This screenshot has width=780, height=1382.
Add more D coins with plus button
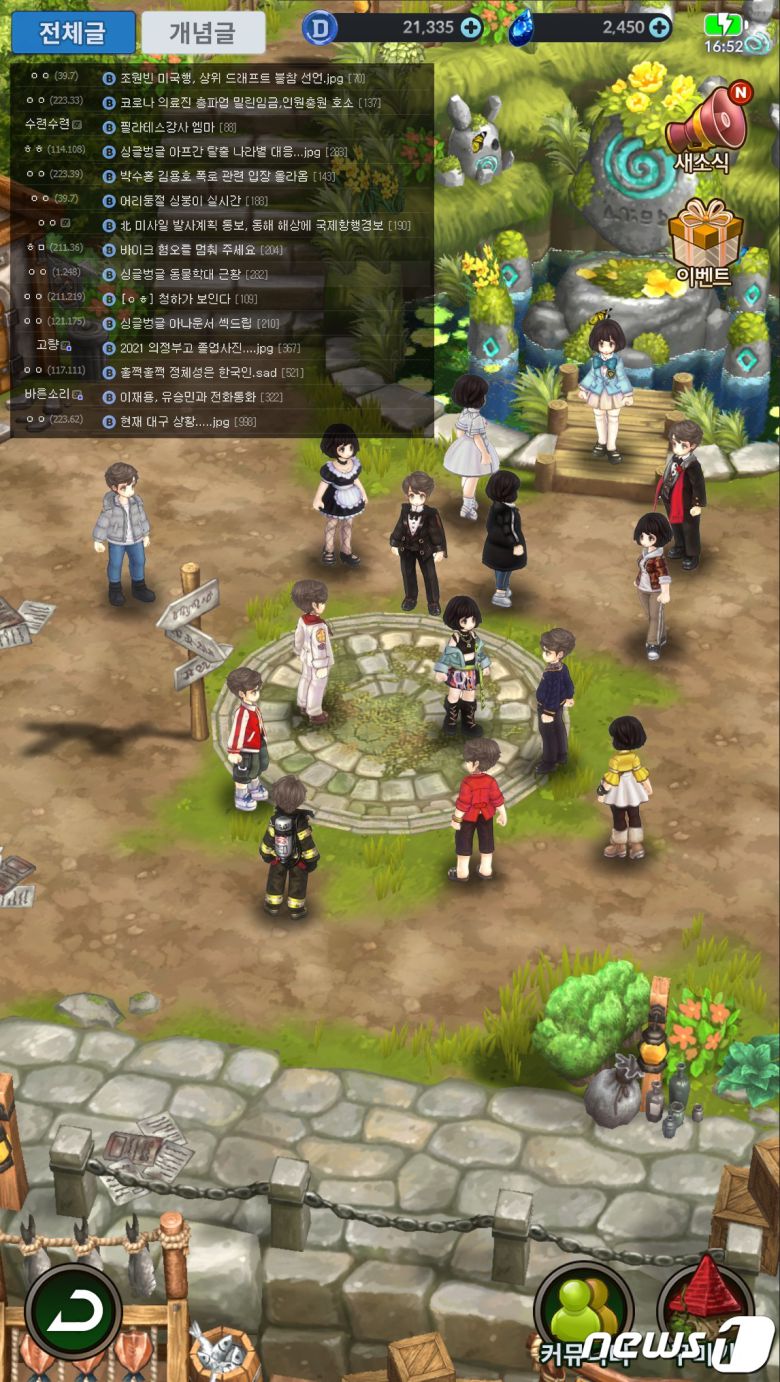coord(471,28)
